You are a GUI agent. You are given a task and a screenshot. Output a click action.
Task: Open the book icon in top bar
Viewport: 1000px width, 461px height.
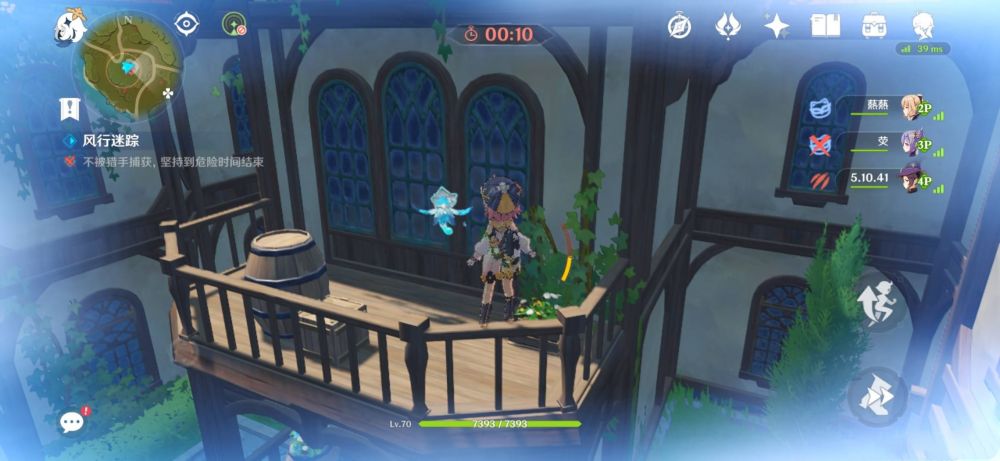coord(825,26)
